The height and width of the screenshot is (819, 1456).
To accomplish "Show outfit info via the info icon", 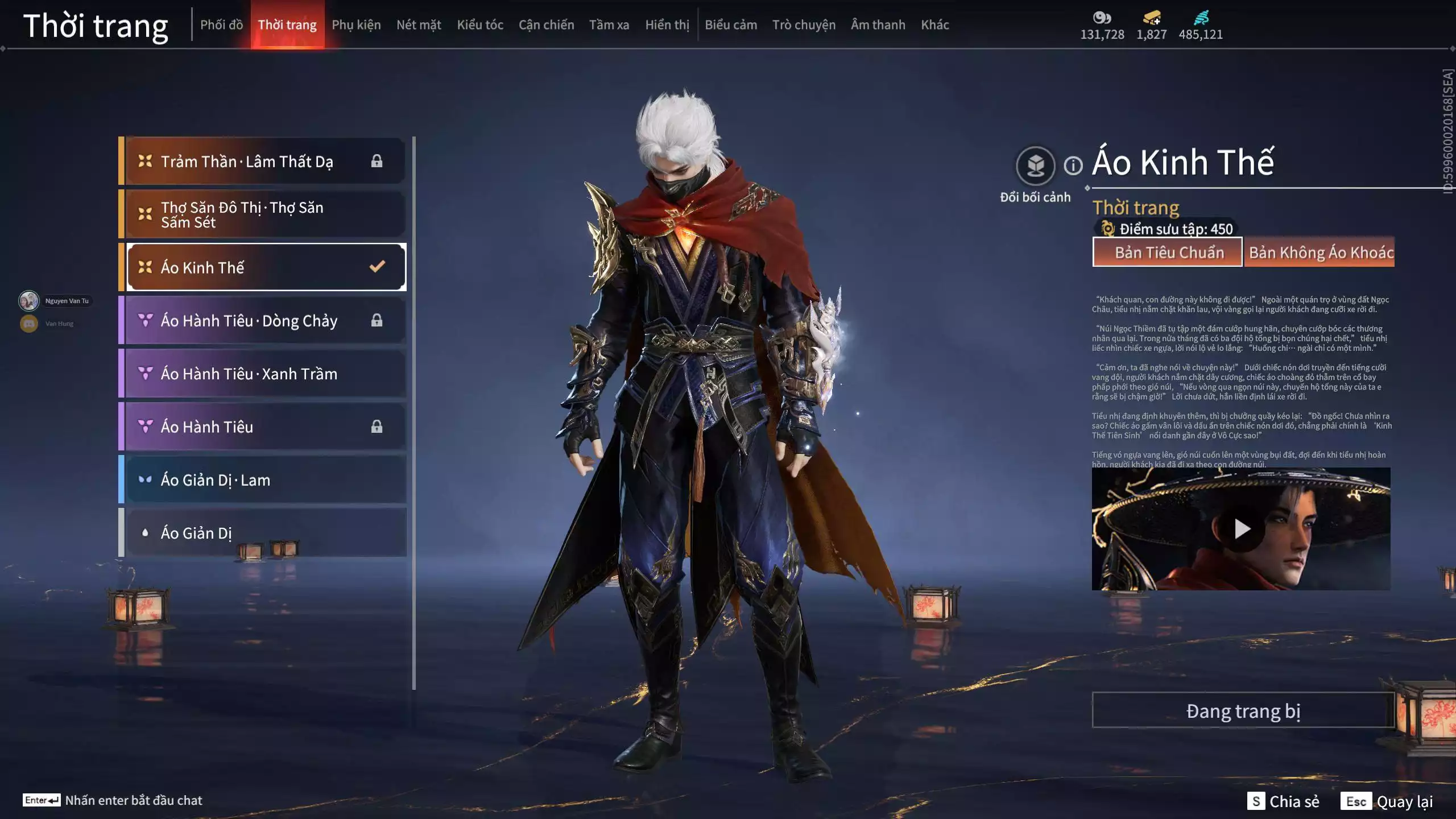I will tap(1073, 166).
